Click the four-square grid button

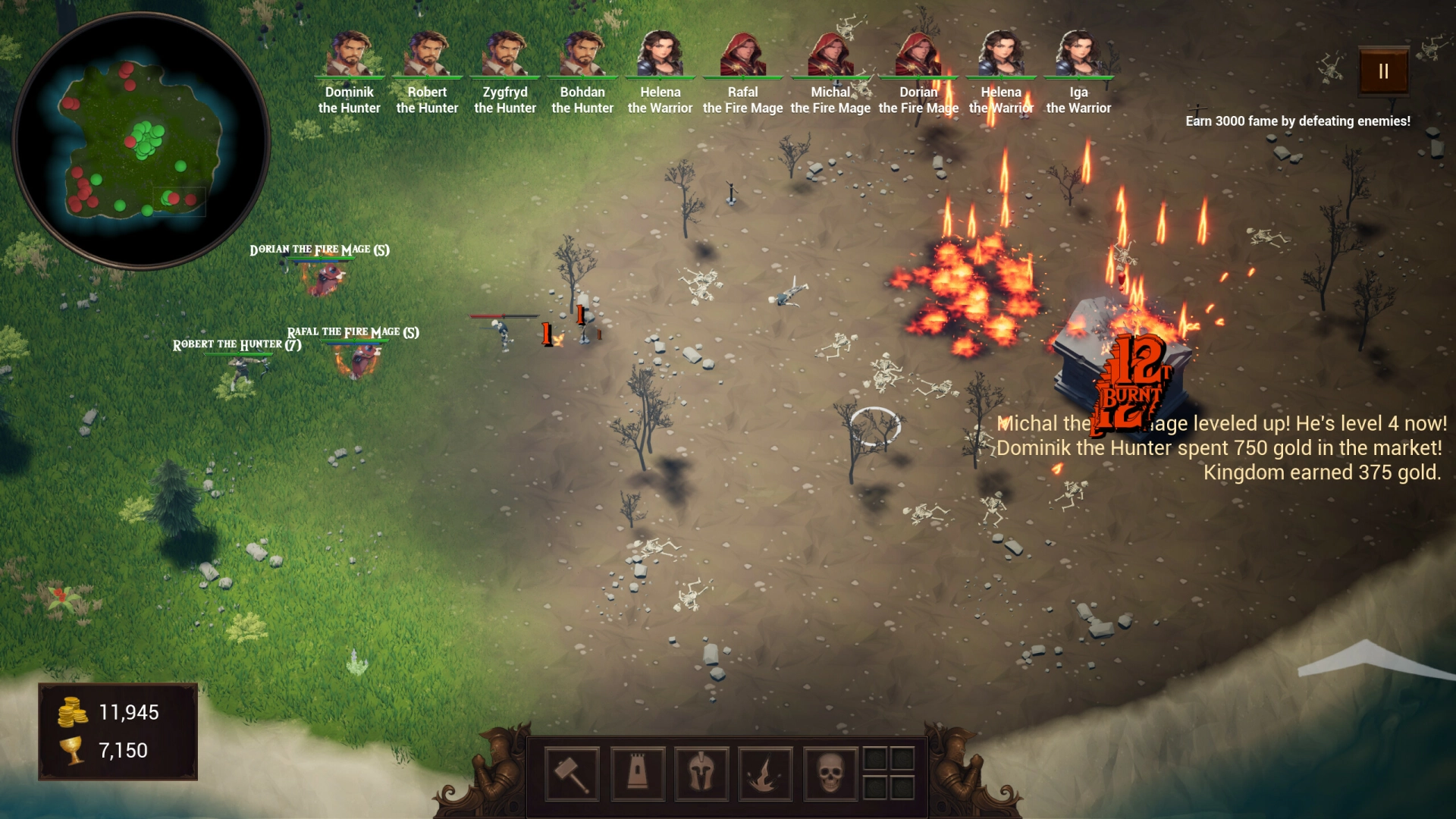[x=889, y=773]
